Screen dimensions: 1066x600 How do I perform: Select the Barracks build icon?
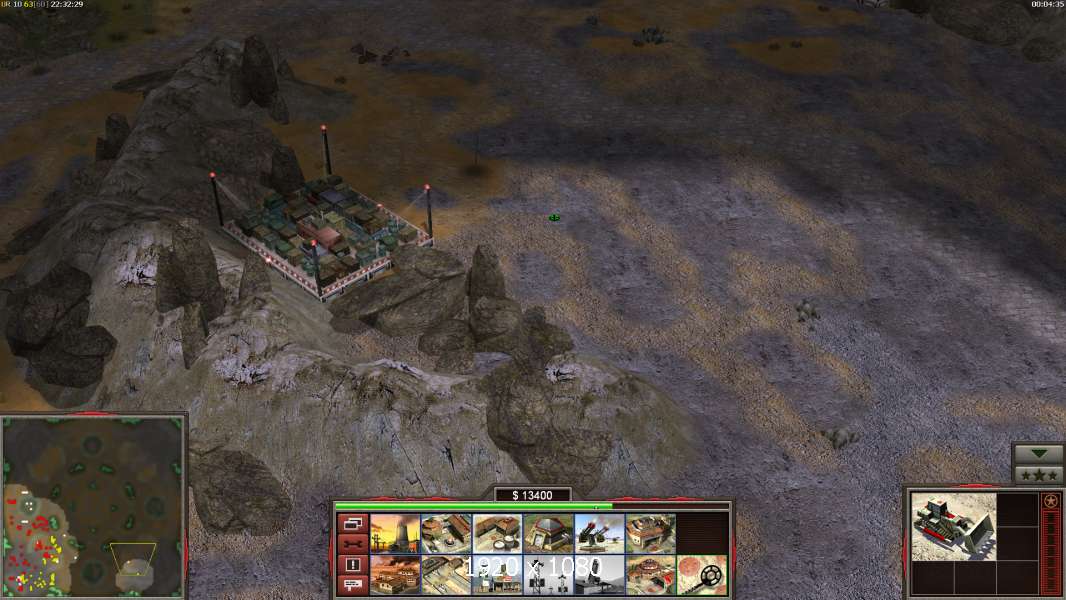445,533
